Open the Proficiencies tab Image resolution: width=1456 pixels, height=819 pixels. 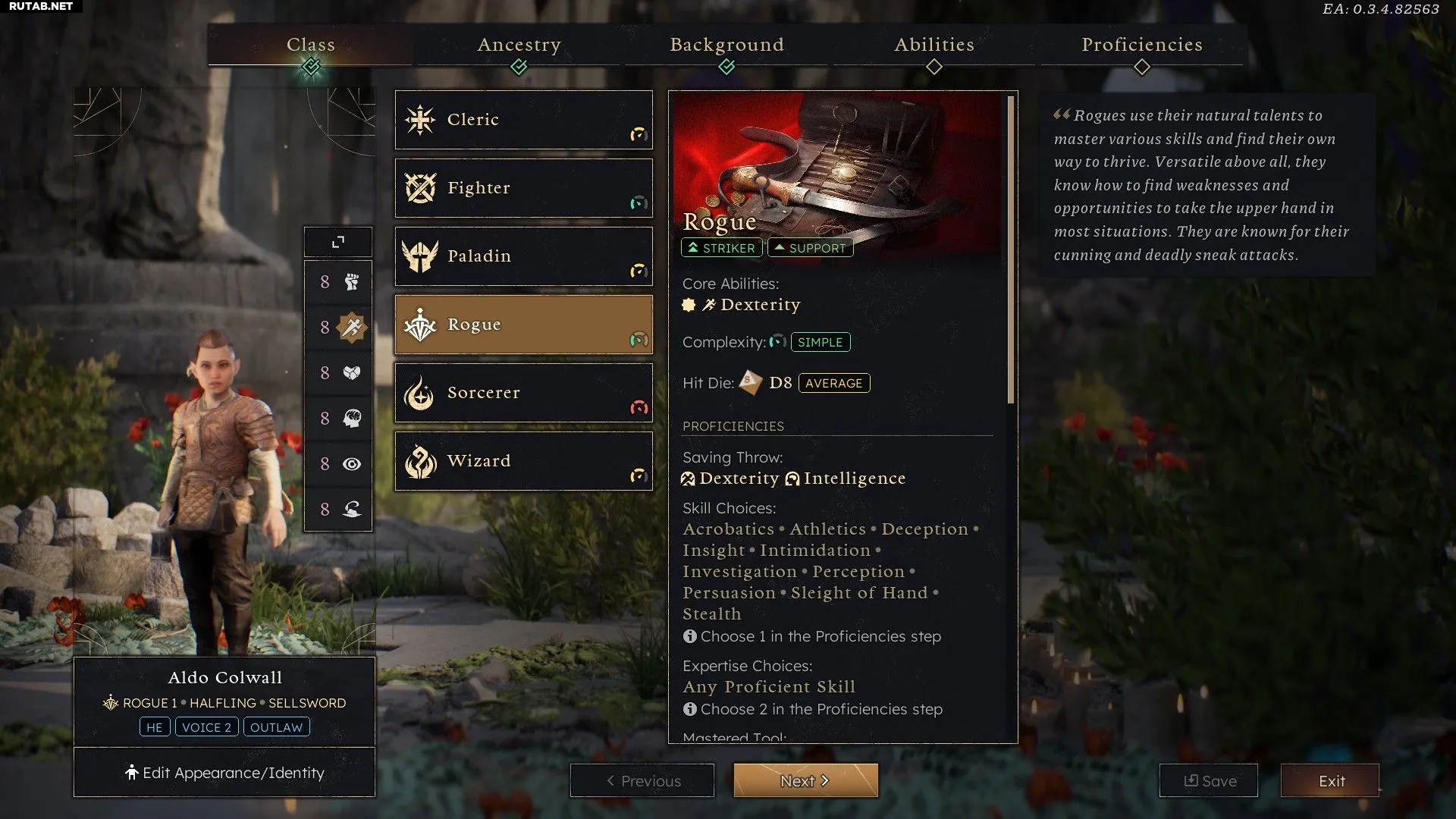click(1141, 45)
